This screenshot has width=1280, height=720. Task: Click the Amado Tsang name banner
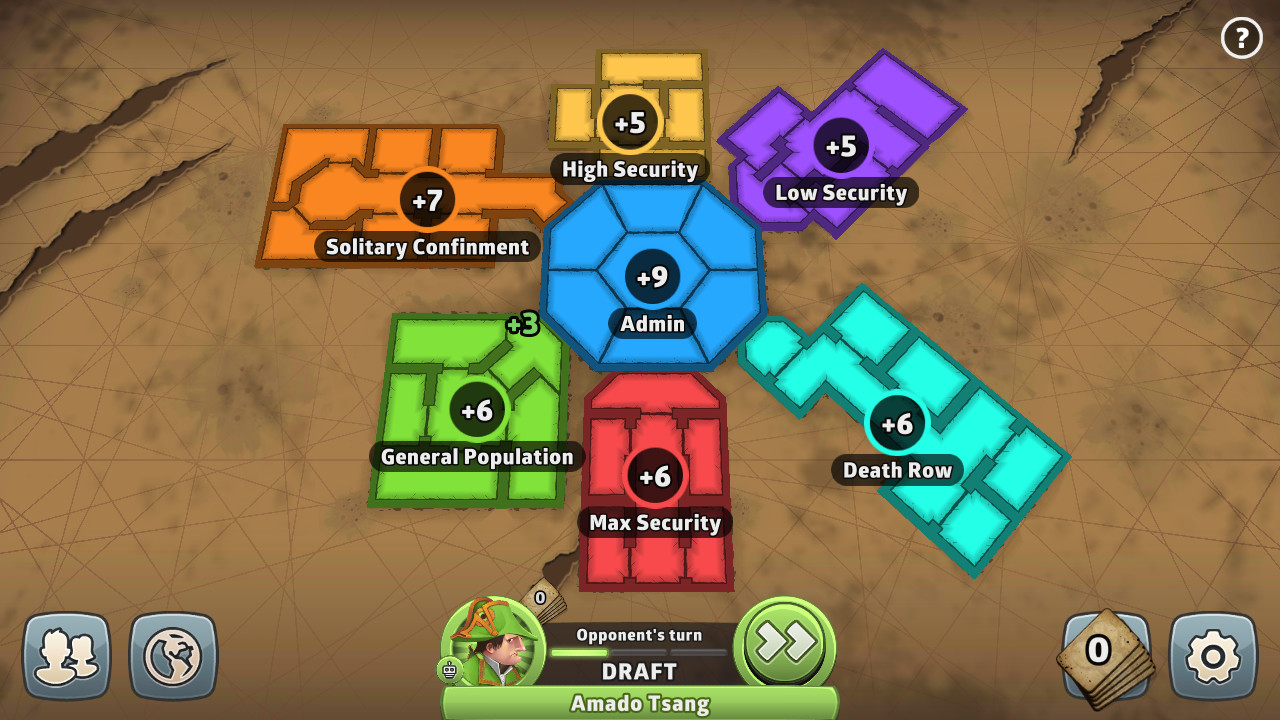[641, 704]
